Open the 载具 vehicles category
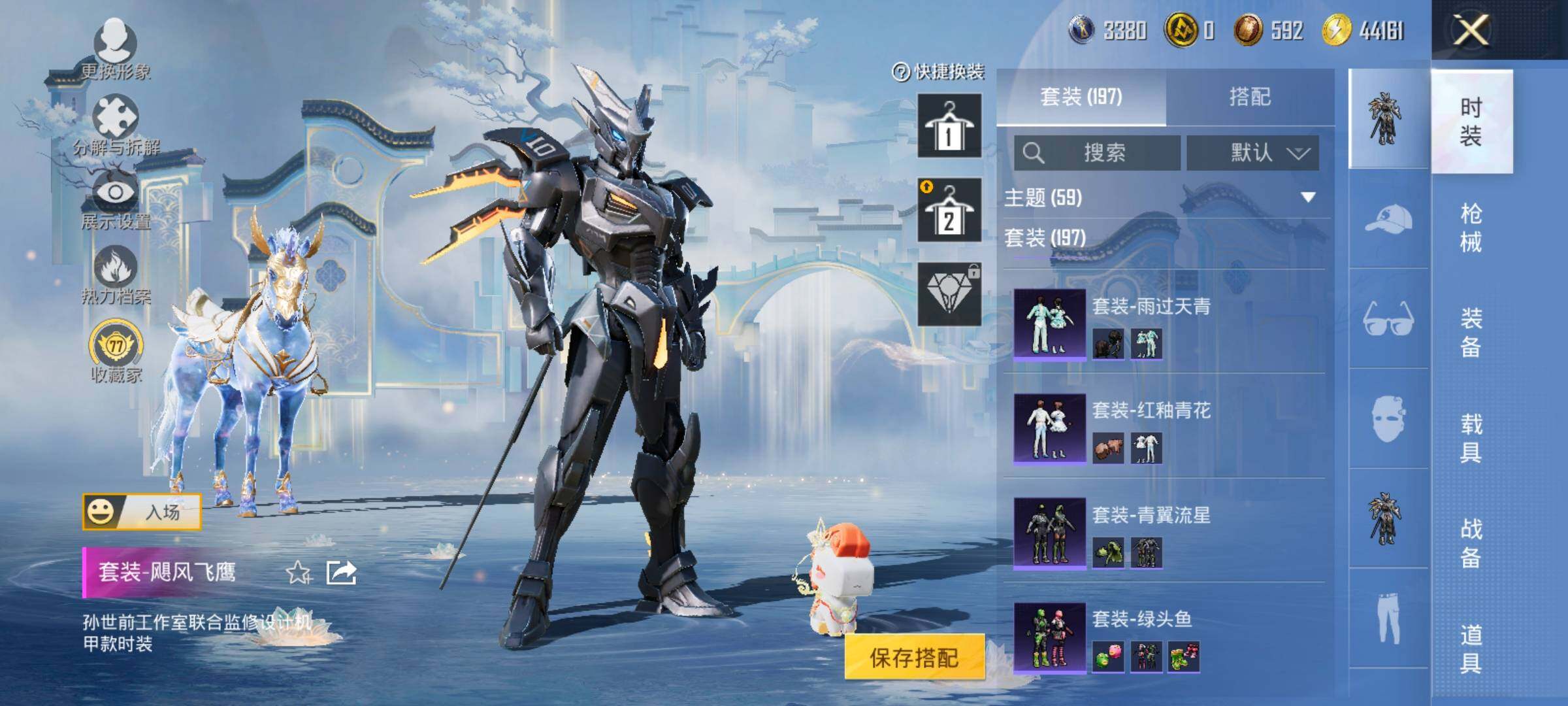This screenshot has height=706, width=1568. (x=1471, y=438)
